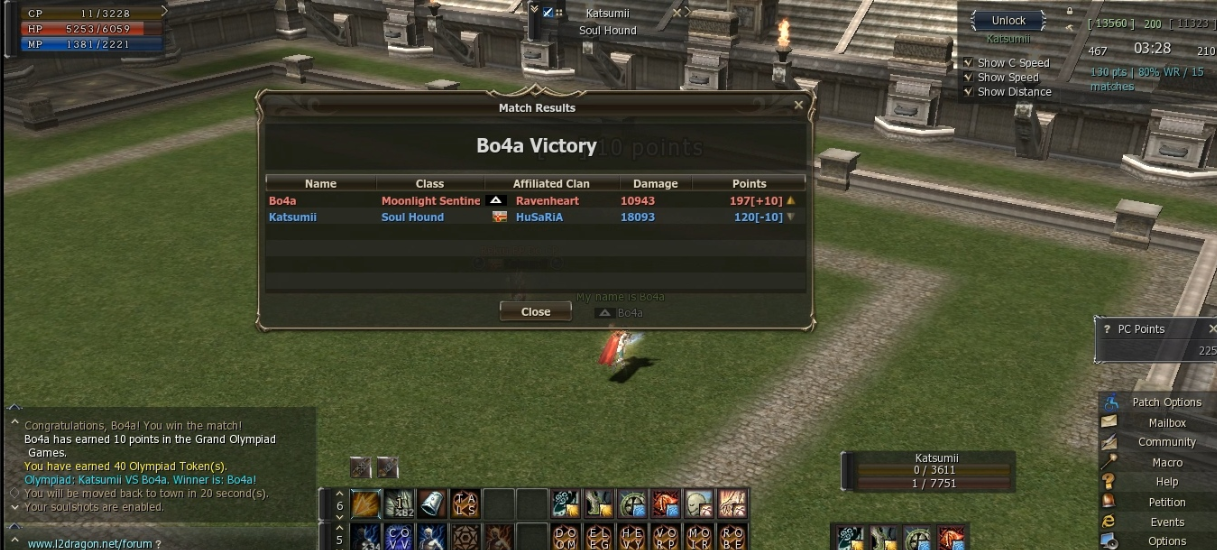
Task: Close the Match Results window with X
Action: (x=798, y=105)
